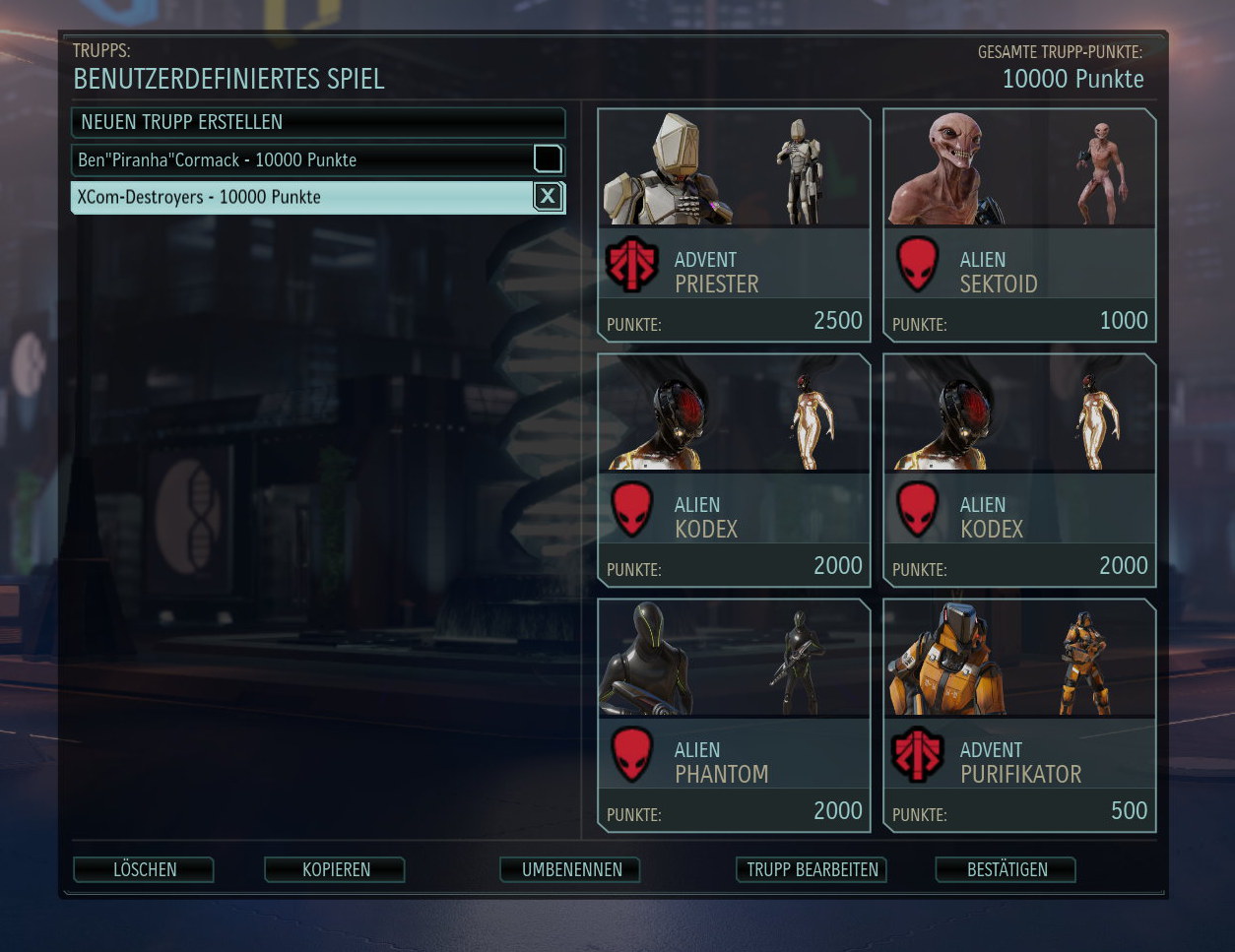Viewport: 1235px width, 952px height.
Task: Pick the Alien Sektoid unit card
Action: point(1019,225)
